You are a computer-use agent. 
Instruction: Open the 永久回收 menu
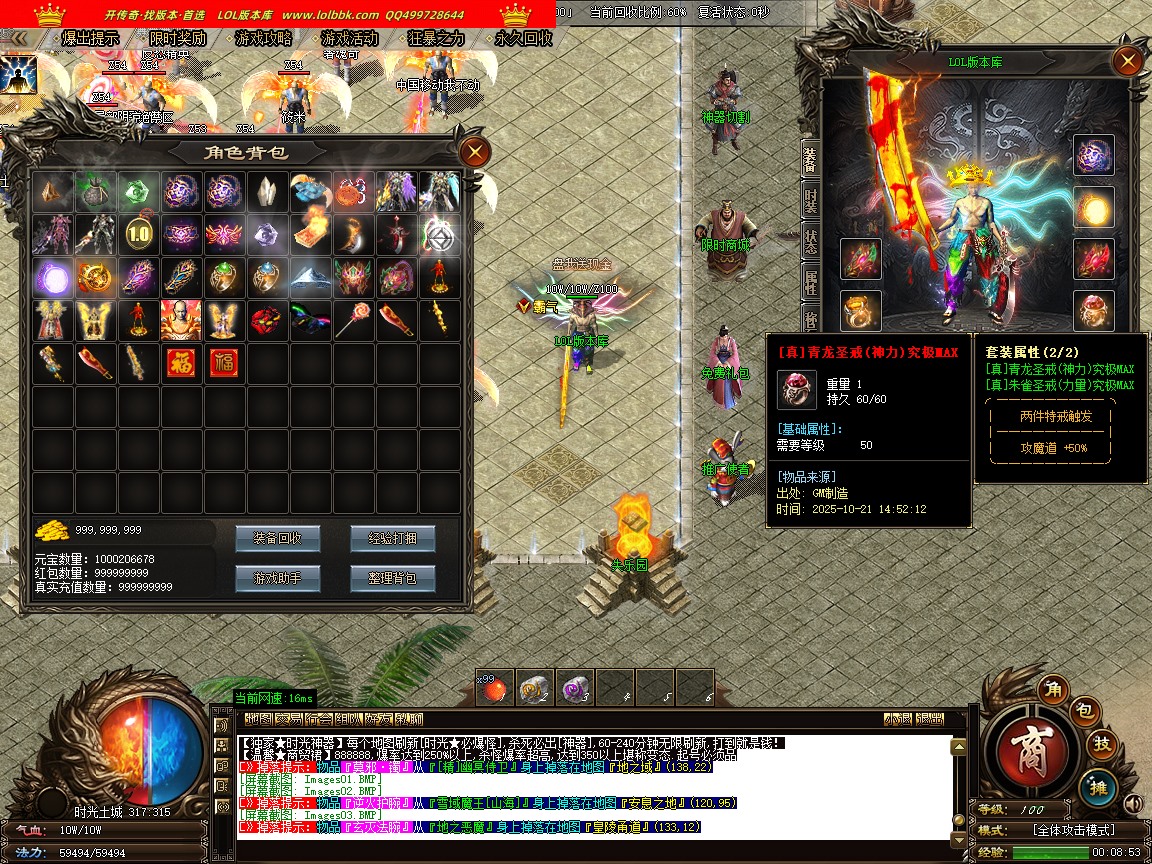[x=523, y=39]
